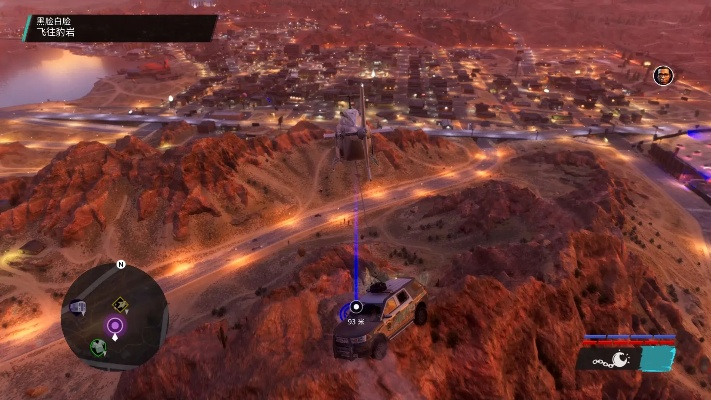Viewport: 711px width, 400px height.
Task: Select the green circular marker on minimap
Action: 98,347
